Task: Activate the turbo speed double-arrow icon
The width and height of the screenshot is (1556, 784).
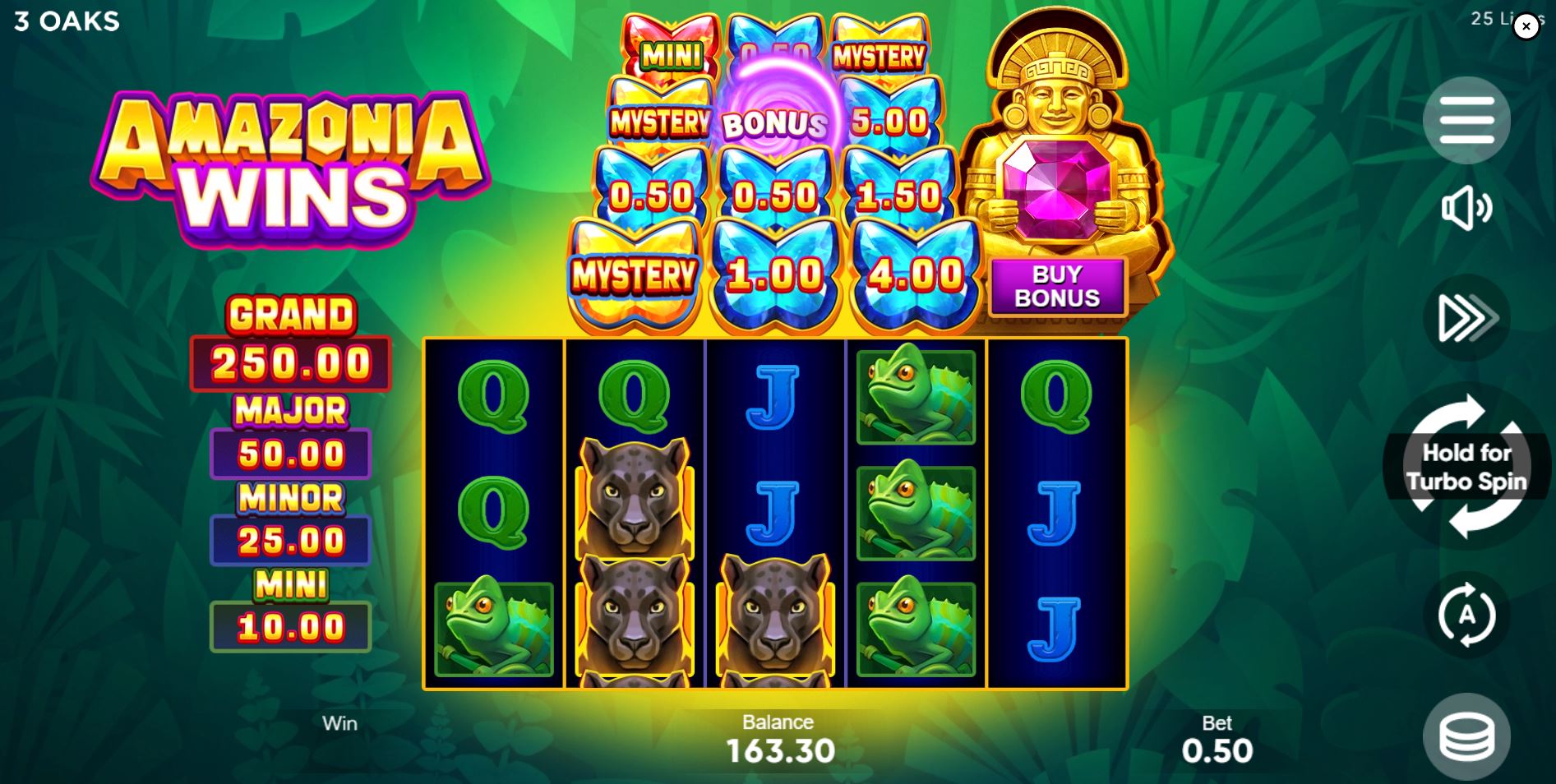Action: pyautogui.click(x=1468, y=319)
